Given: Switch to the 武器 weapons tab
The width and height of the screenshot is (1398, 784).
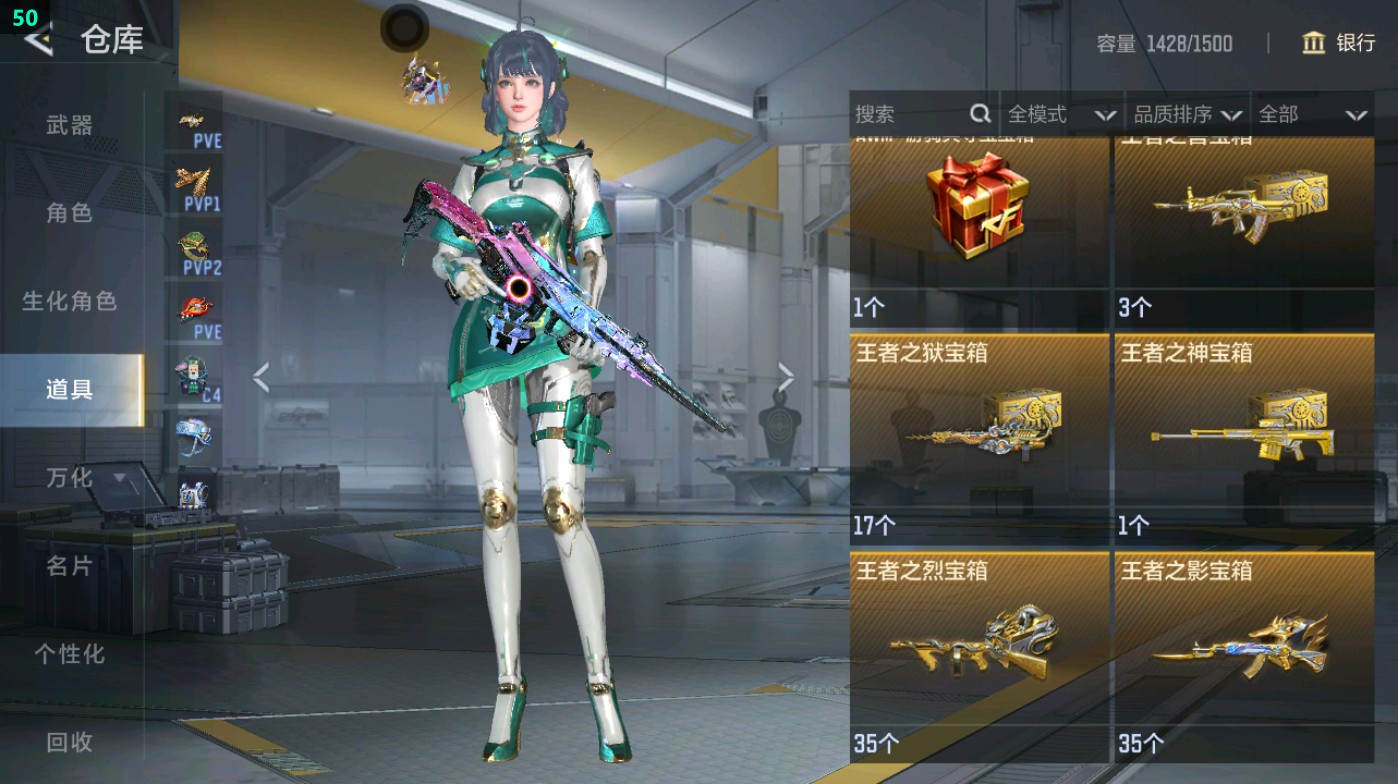Looking at the screenshot, I should pyautogui.click(x=68, y=126).
